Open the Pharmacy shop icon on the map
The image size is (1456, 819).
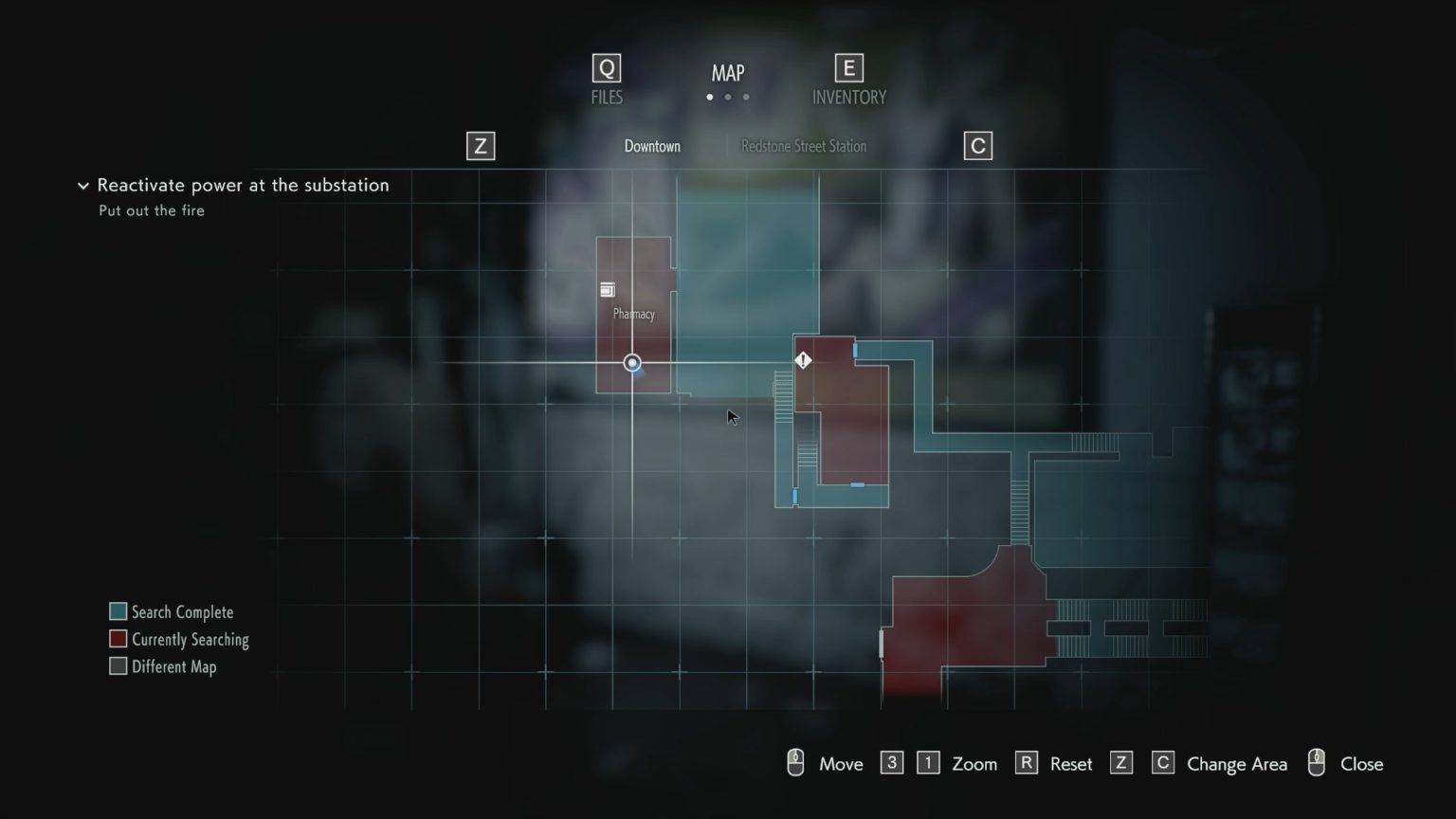pos(608,289)
